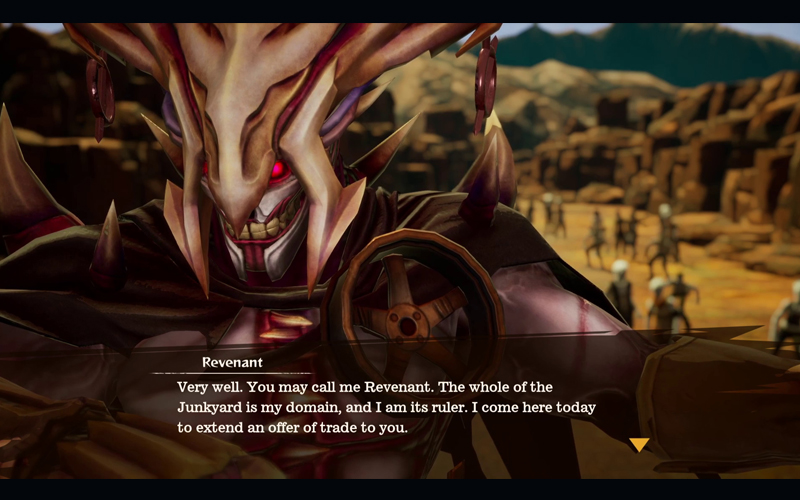The image size is (800, 500).
Task: Click the orange dialogue advance arrow
Action: pos(639,444)
